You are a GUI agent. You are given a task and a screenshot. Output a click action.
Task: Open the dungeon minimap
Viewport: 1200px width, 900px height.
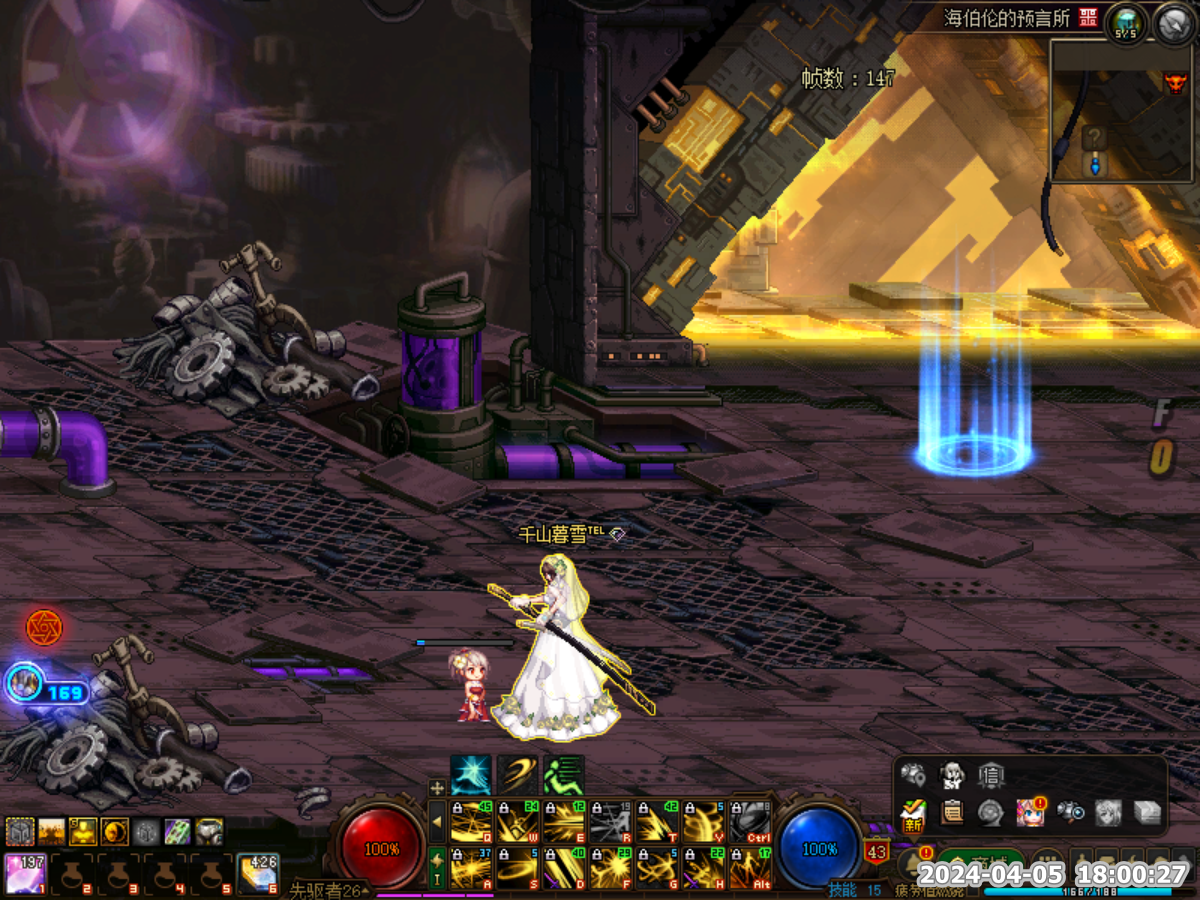[x=1122, y=110]
